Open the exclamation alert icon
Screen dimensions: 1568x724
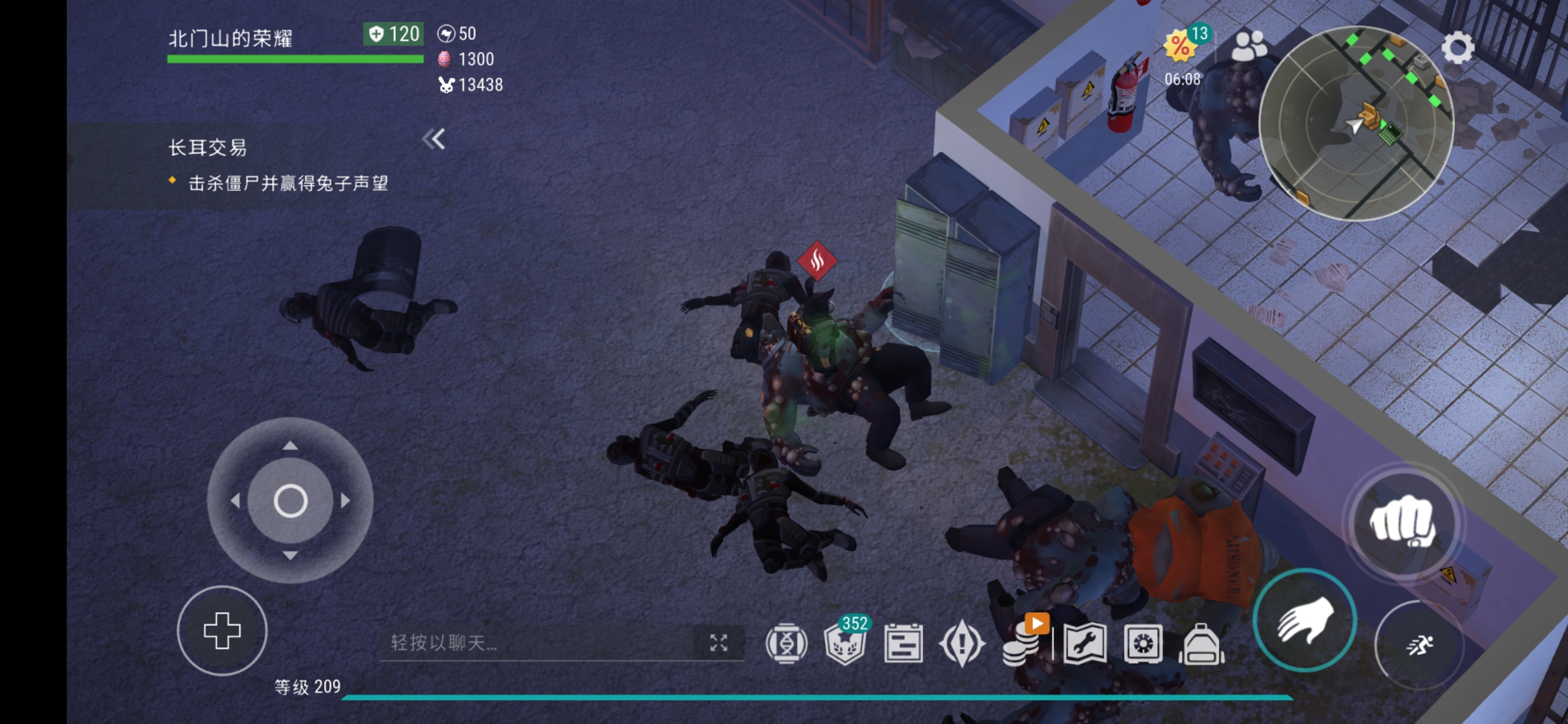[962, 644]
